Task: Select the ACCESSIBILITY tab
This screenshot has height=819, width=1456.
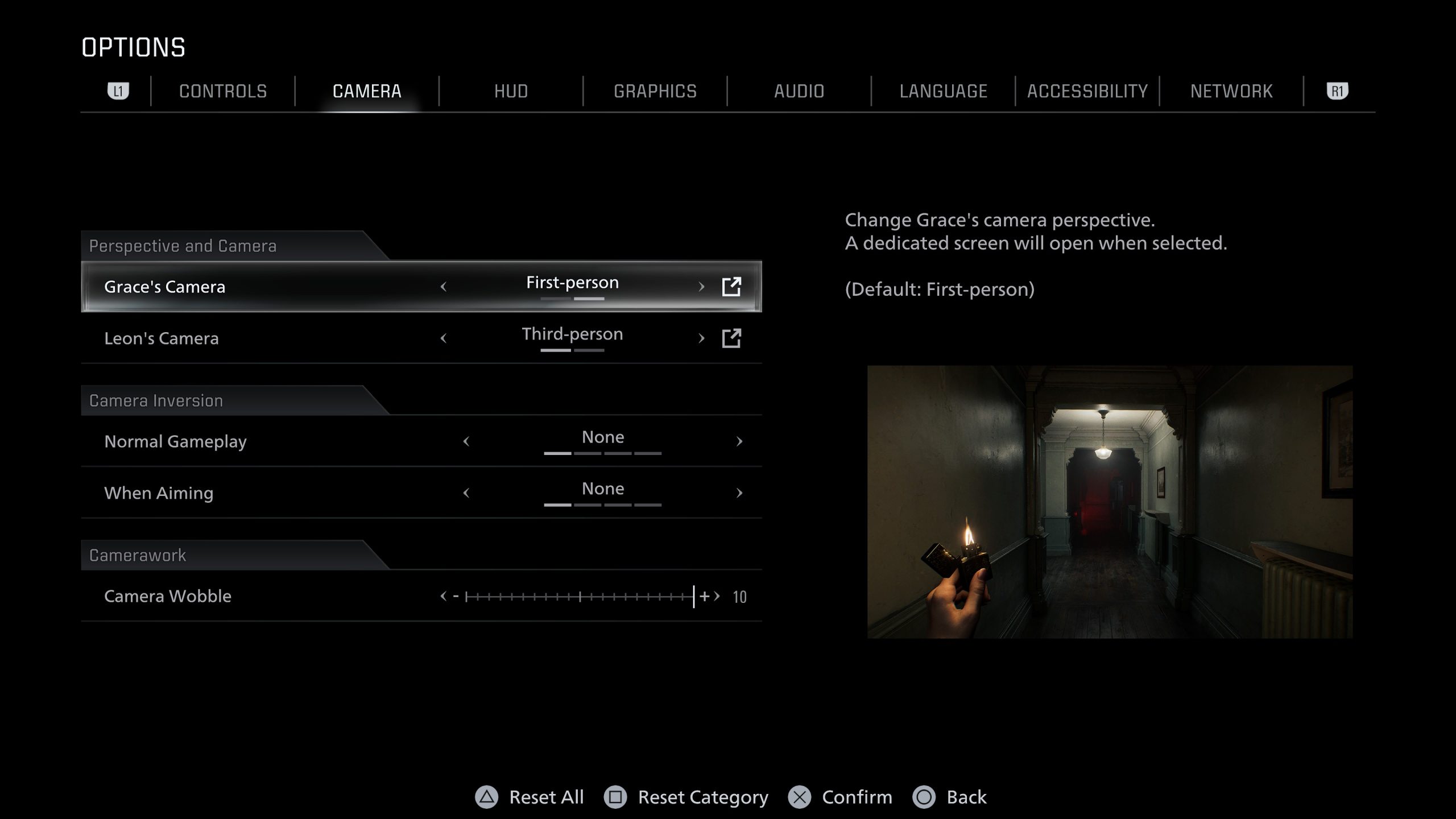Action: point(1087,90)
